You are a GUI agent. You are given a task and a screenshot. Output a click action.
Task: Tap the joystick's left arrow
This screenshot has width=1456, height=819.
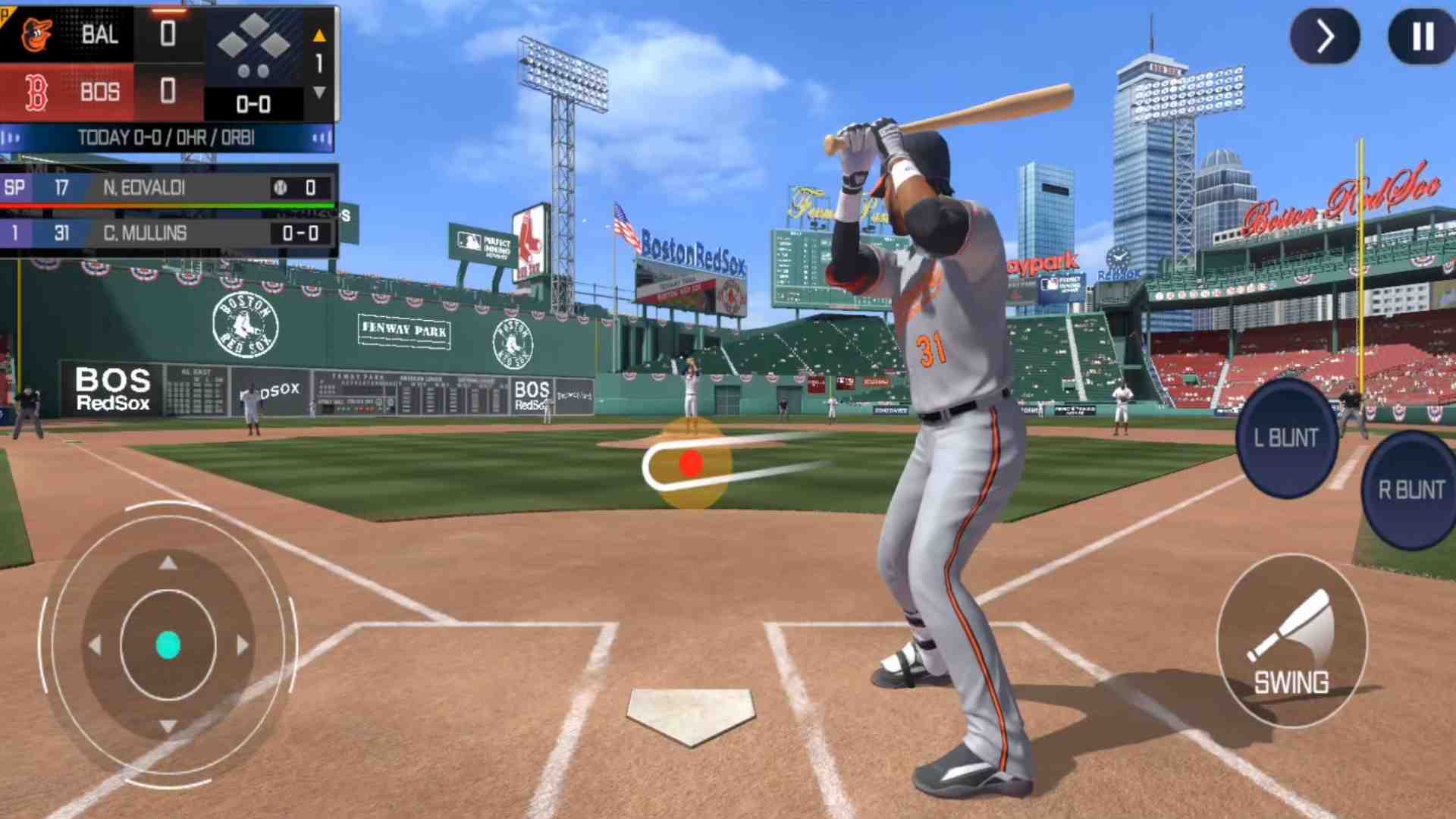pyautogui.click(x=96, y=645)
